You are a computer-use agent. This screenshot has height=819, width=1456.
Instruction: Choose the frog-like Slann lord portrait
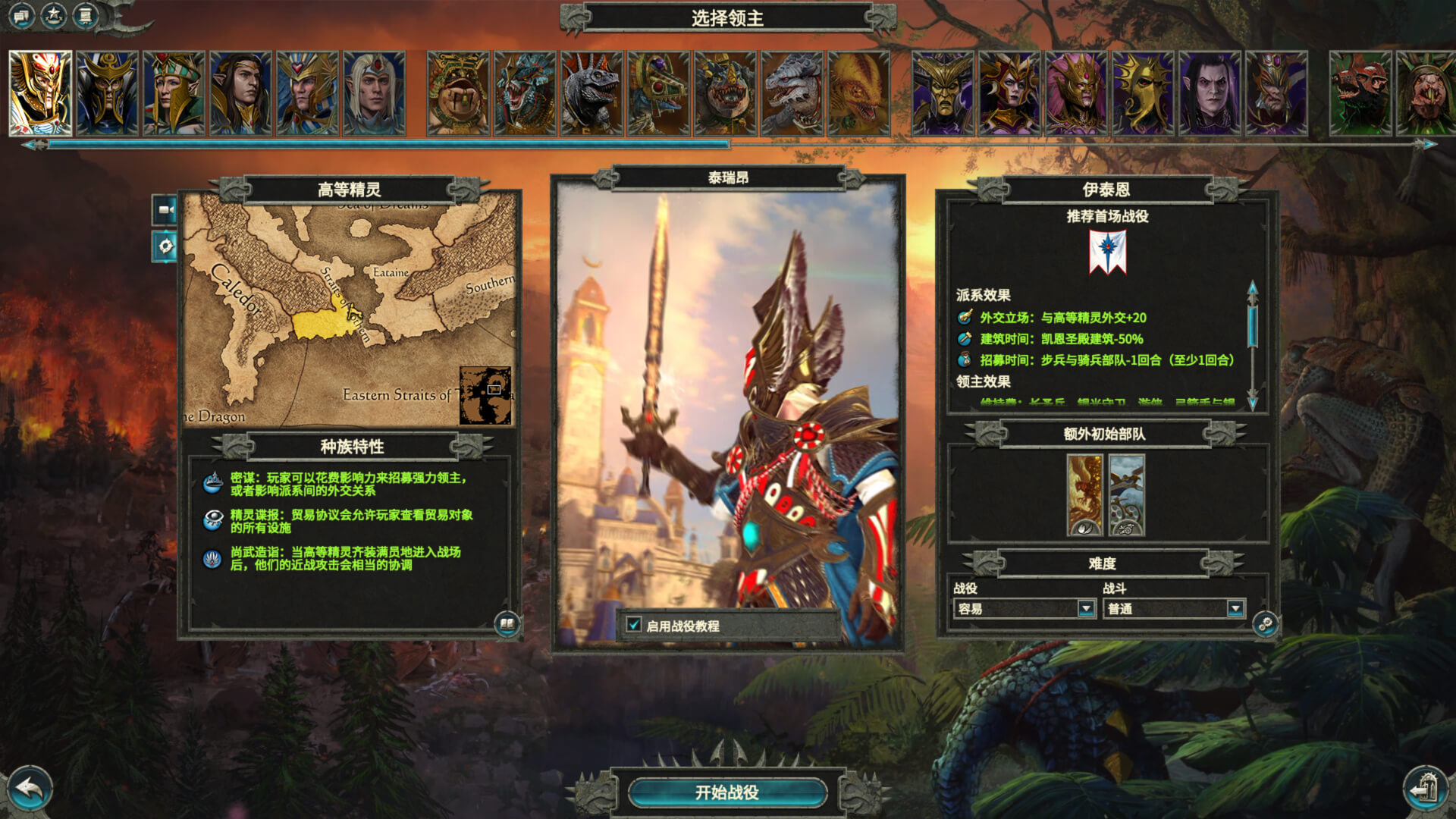pyautogui.click(x=458, y=93)
